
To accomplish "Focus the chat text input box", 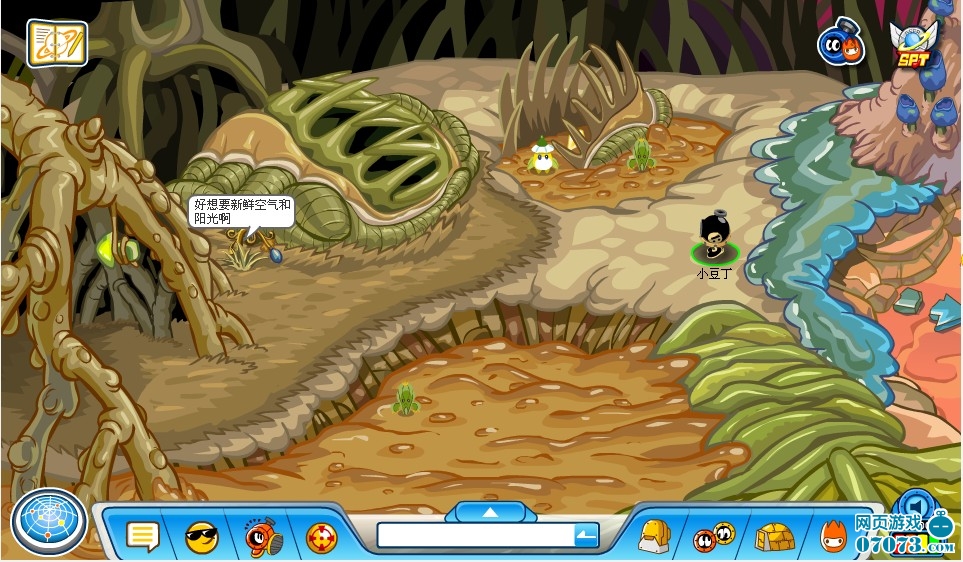I will [475, 536].
